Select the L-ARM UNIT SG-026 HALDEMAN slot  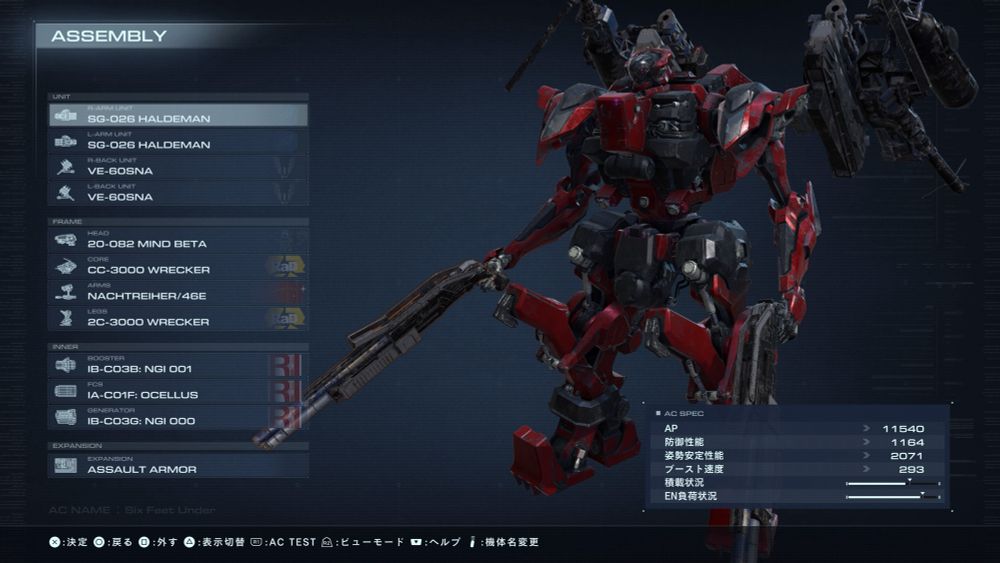click(x=178, y=141)
